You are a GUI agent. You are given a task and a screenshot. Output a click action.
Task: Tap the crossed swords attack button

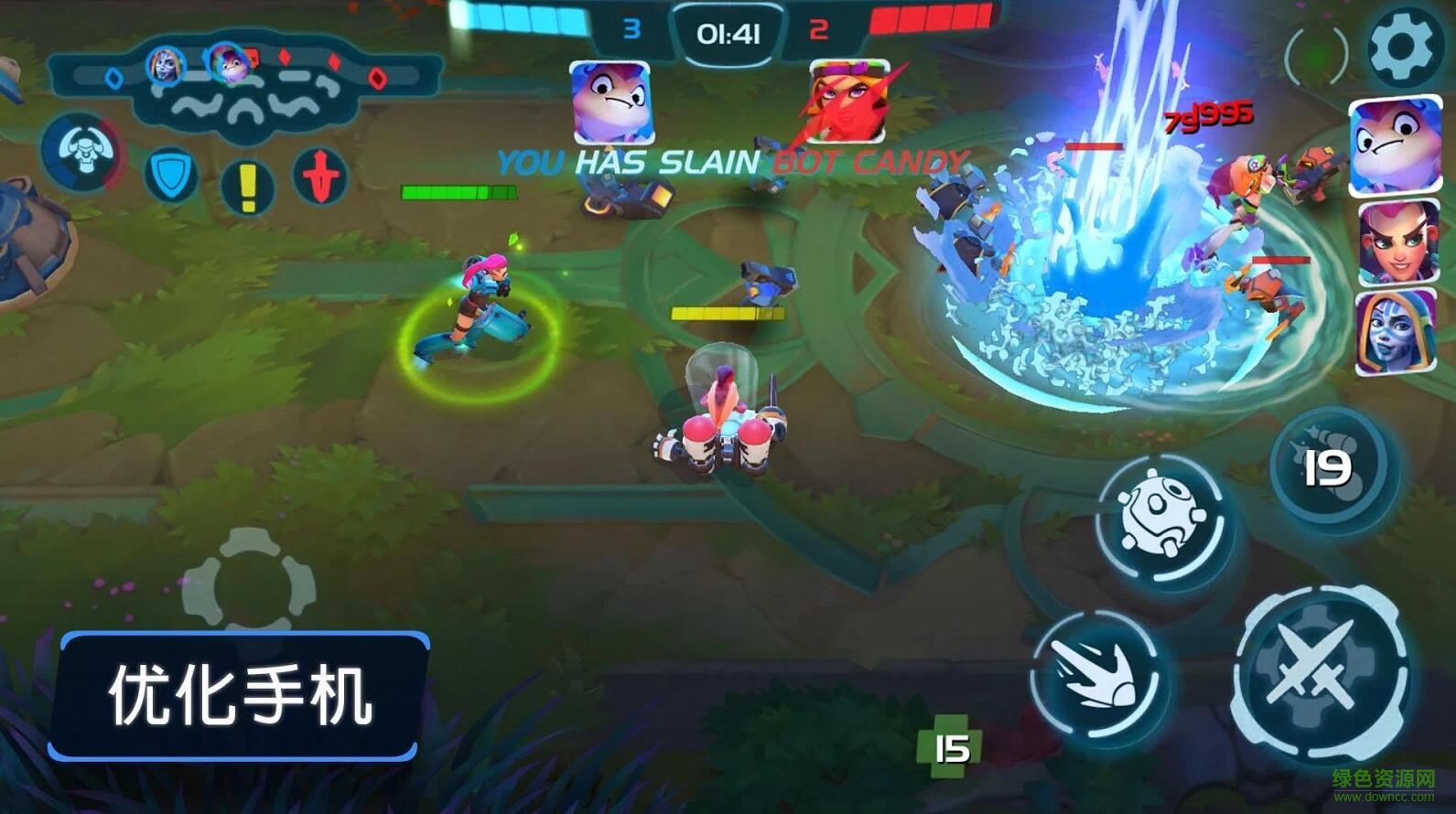[1320, 674]
